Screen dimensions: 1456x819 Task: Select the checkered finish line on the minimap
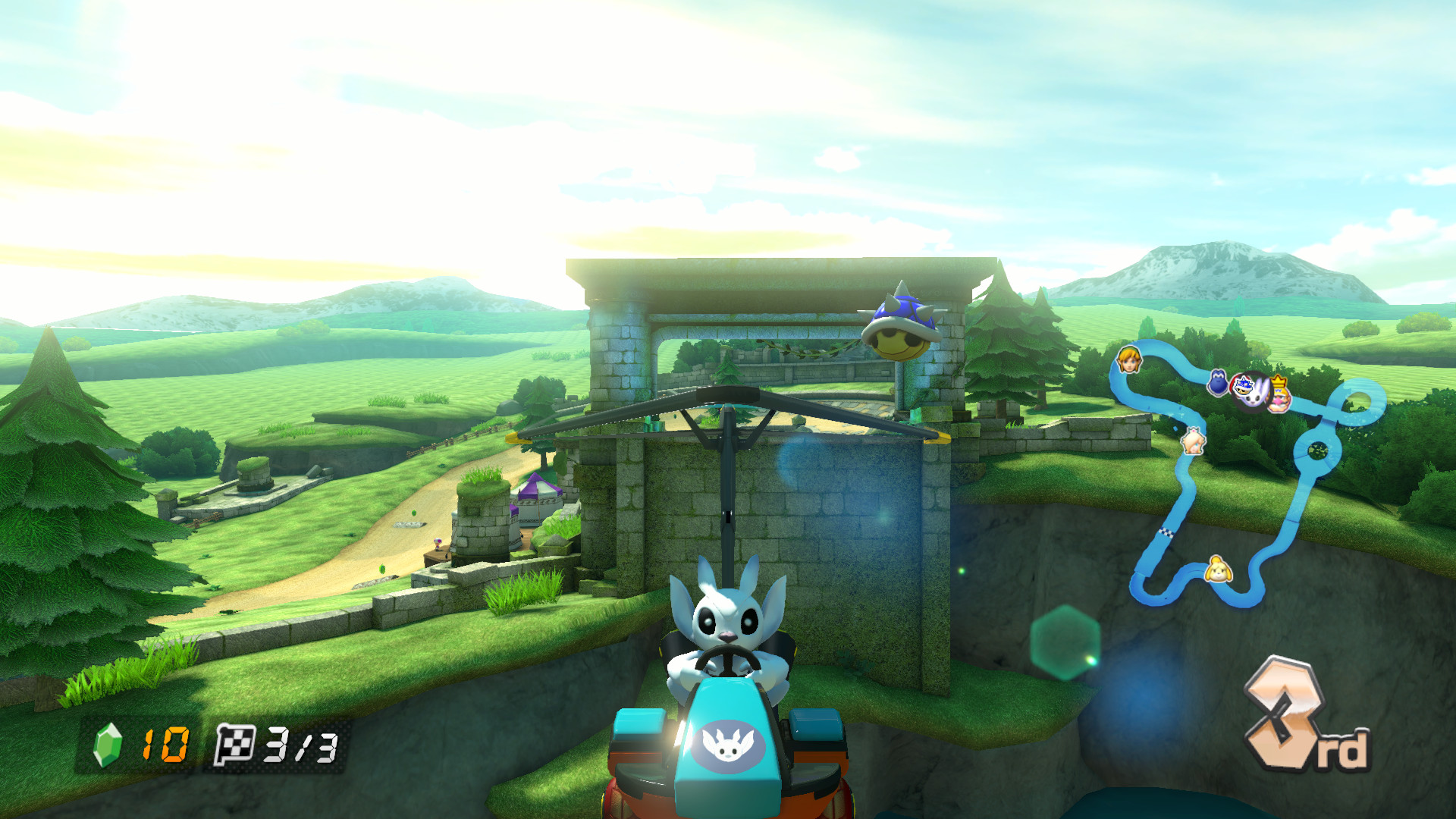point(1166,532)
